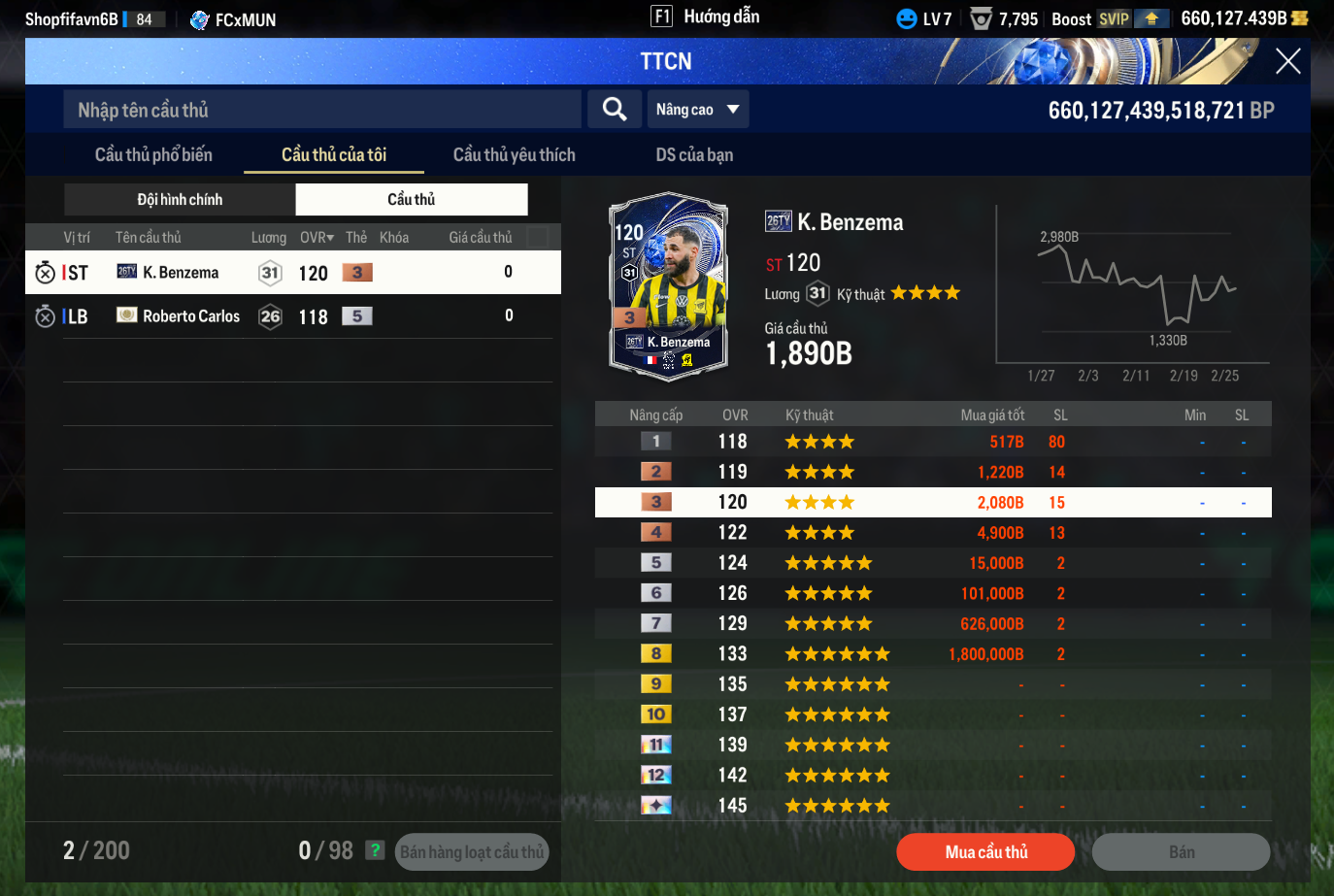Screen dimensions: 1334x896
Task: Select the Roberto Carlos row
Action: click(x=291, y=316)
